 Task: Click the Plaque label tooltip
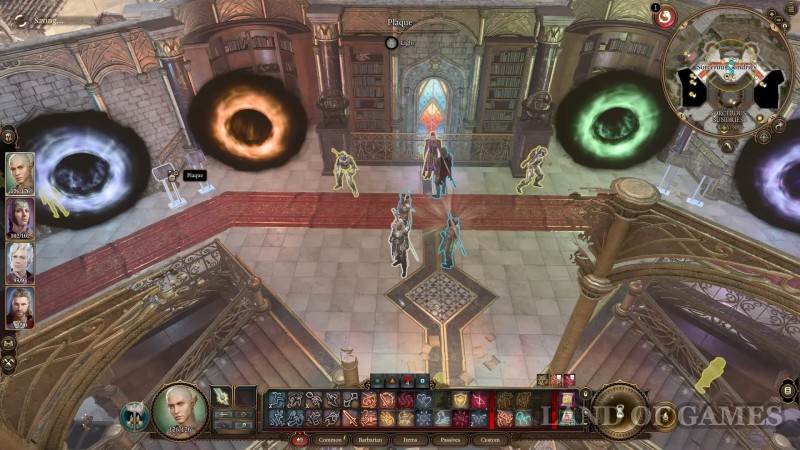[x=193, y=175]
